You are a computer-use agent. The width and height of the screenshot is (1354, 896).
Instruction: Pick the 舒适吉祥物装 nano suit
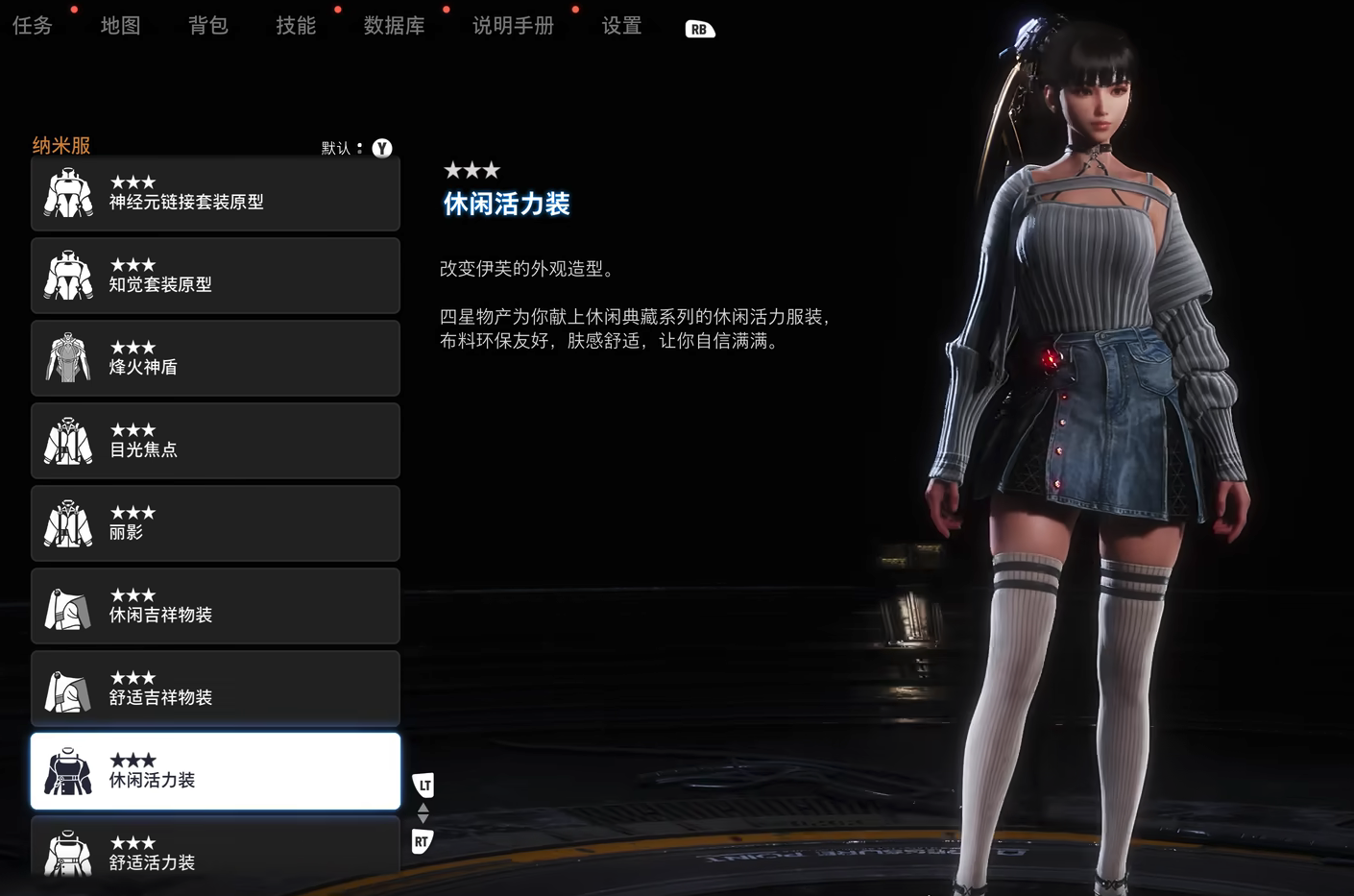[x=215, y=690]
